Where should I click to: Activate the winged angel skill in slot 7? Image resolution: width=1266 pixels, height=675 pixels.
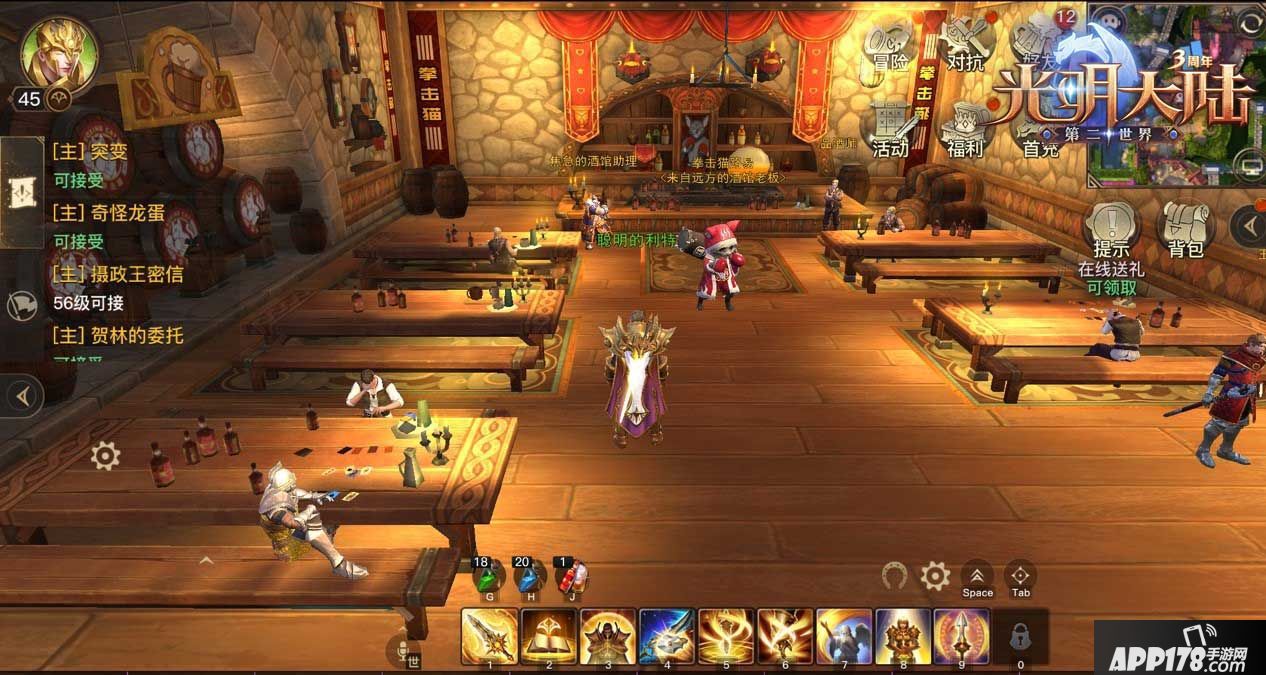(845, 636)
